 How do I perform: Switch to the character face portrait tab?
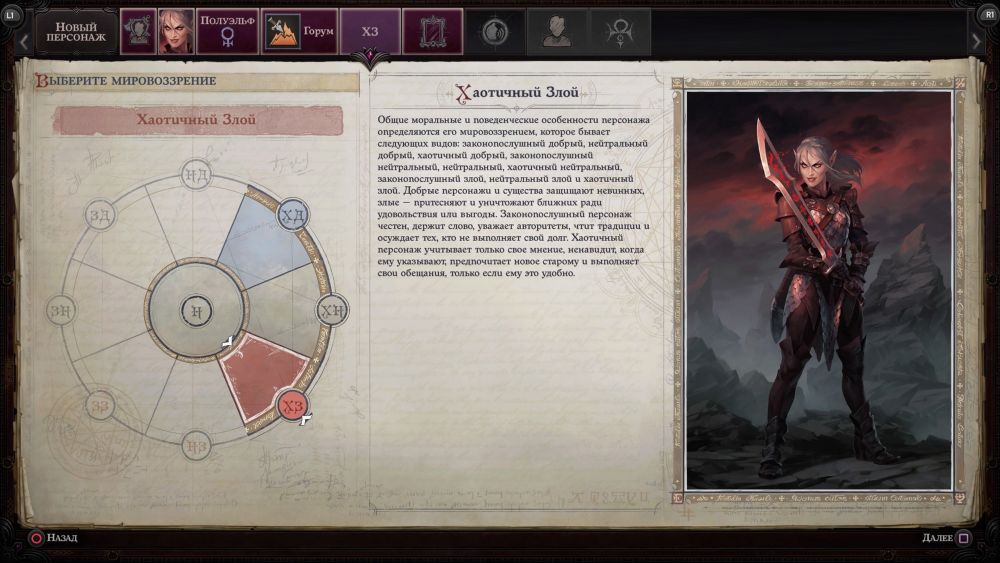177,31
